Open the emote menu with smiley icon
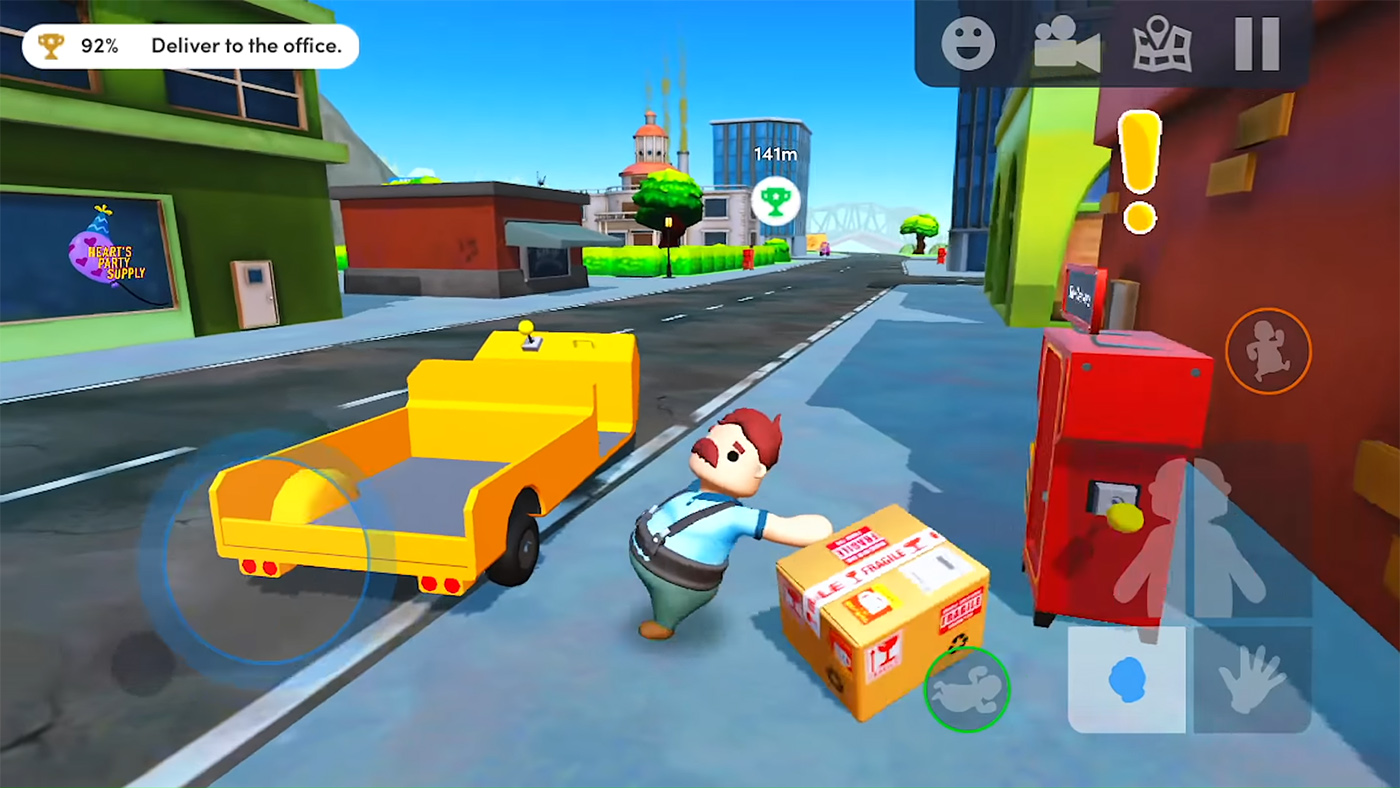 [x=967, y=45]
